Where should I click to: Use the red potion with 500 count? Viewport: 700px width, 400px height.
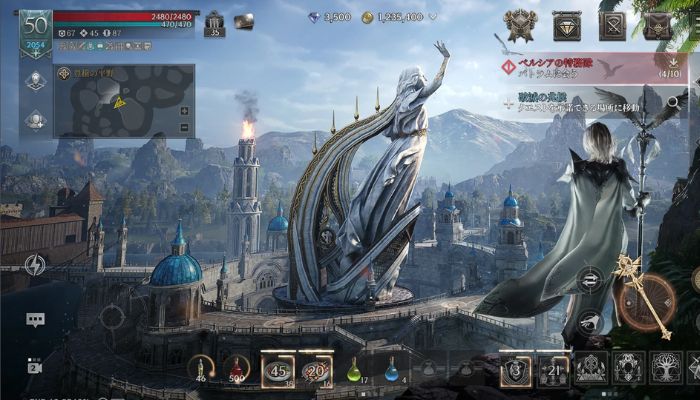pyautogui.click(x=237, y=368)
